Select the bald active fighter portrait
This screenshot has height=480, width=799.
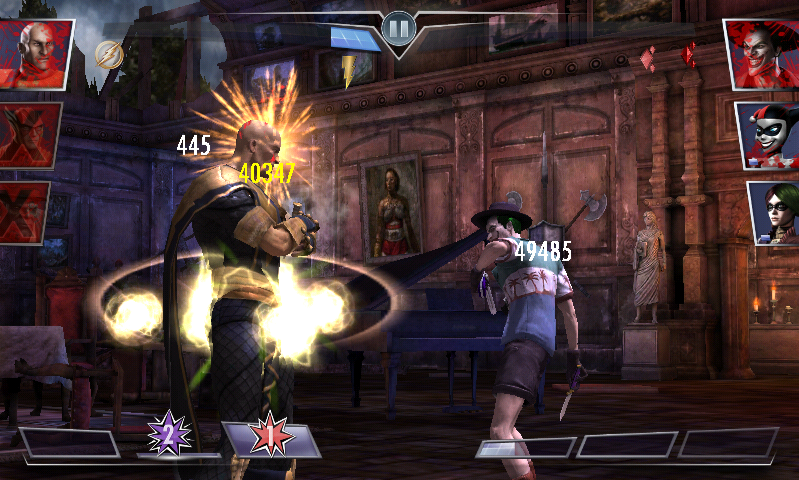[38, 53]
